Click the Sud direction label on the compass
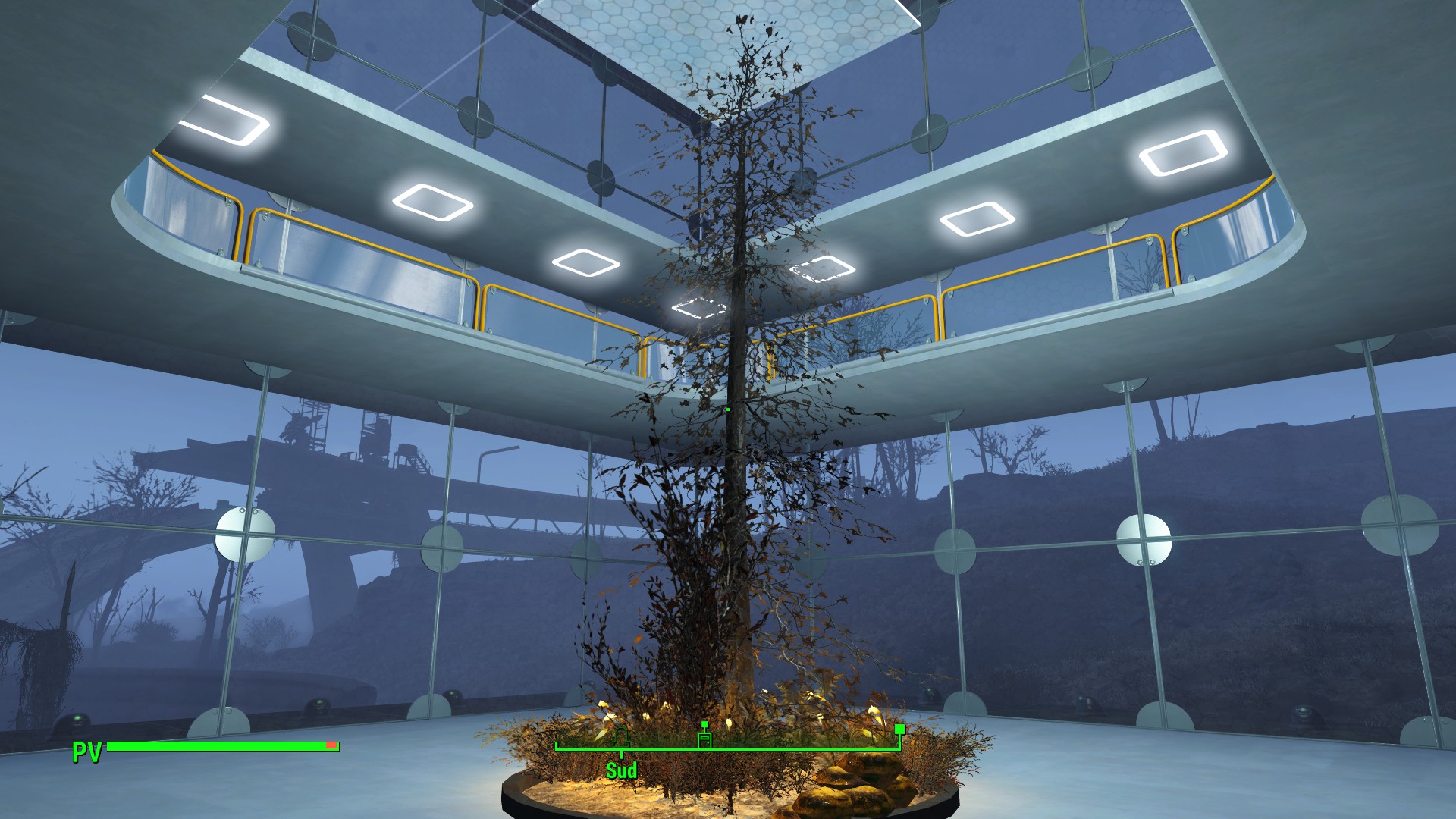The height and width of the screenshot is (819, 1456). point(621,770)
